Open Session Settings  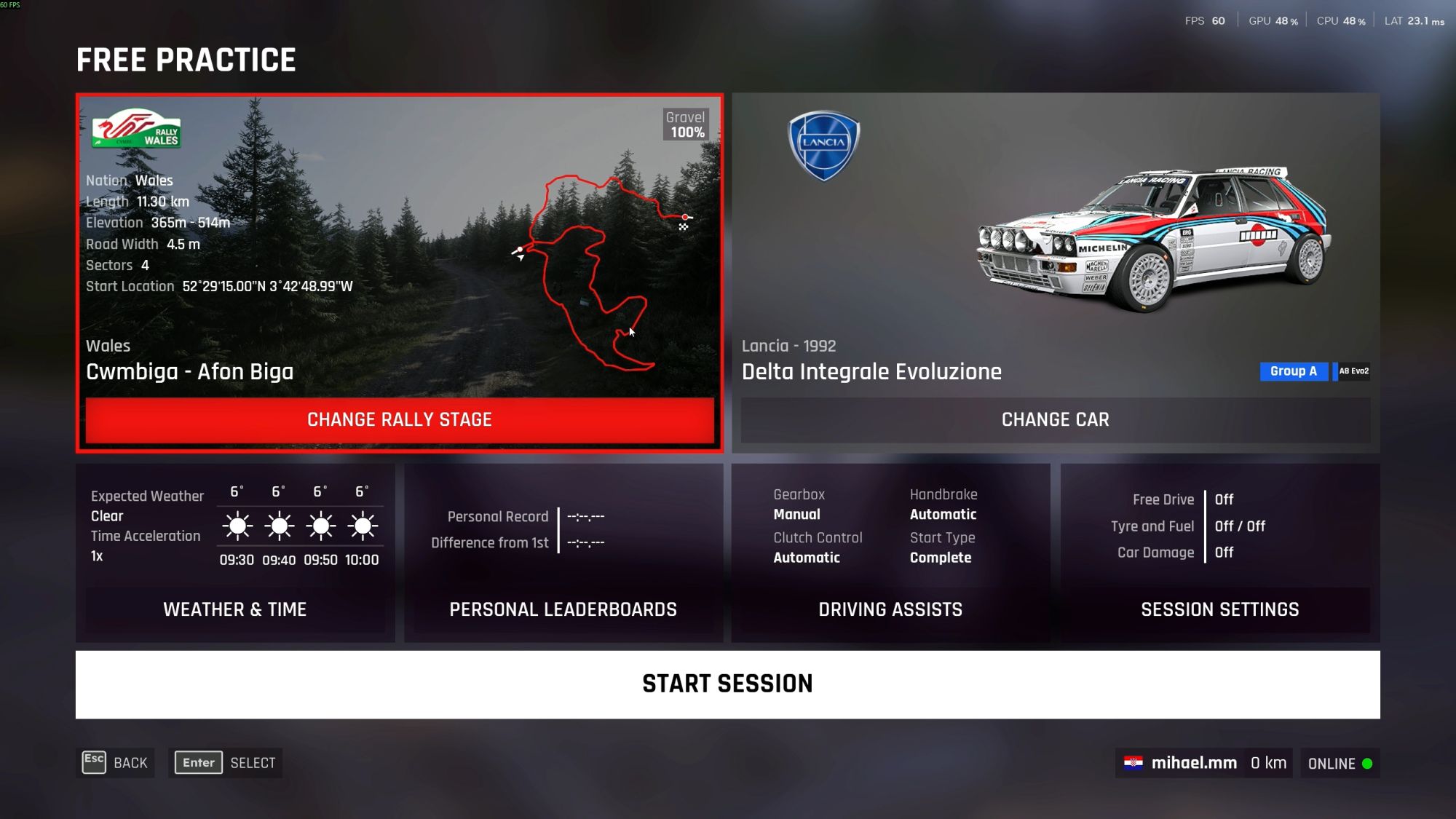(1219, 609)
